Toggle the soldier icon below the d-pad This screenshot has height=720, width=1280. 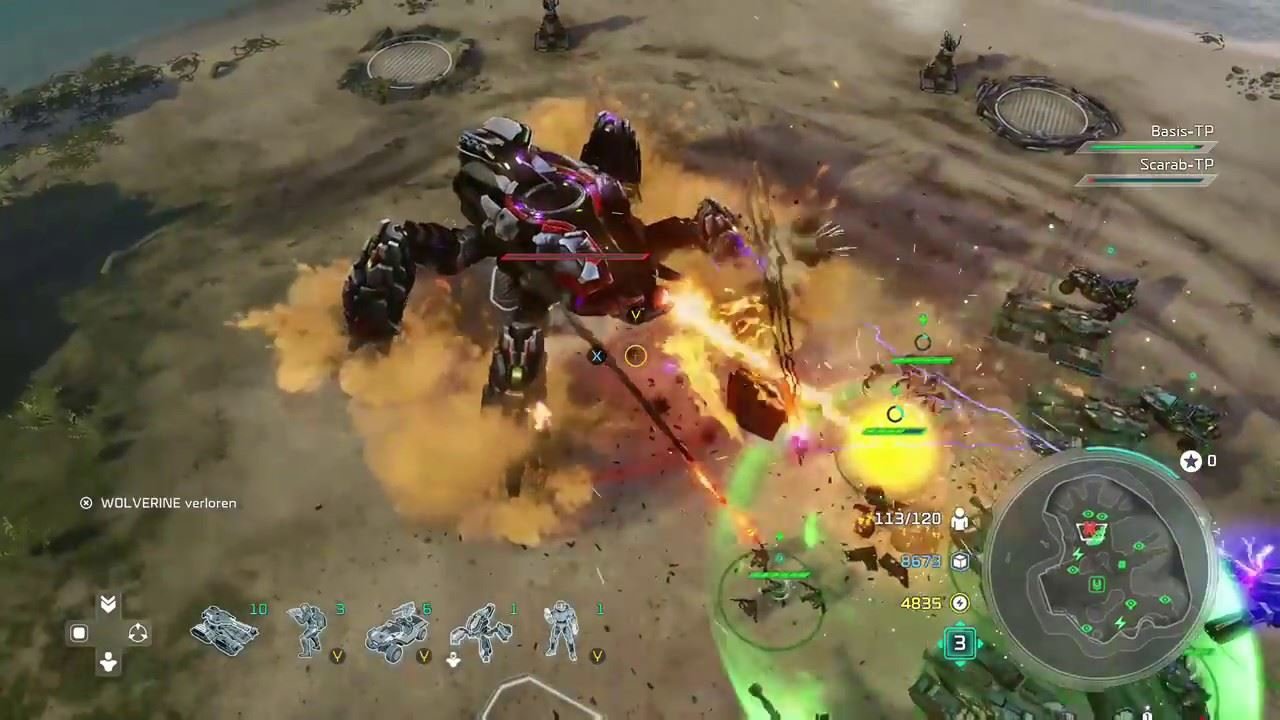106,661
